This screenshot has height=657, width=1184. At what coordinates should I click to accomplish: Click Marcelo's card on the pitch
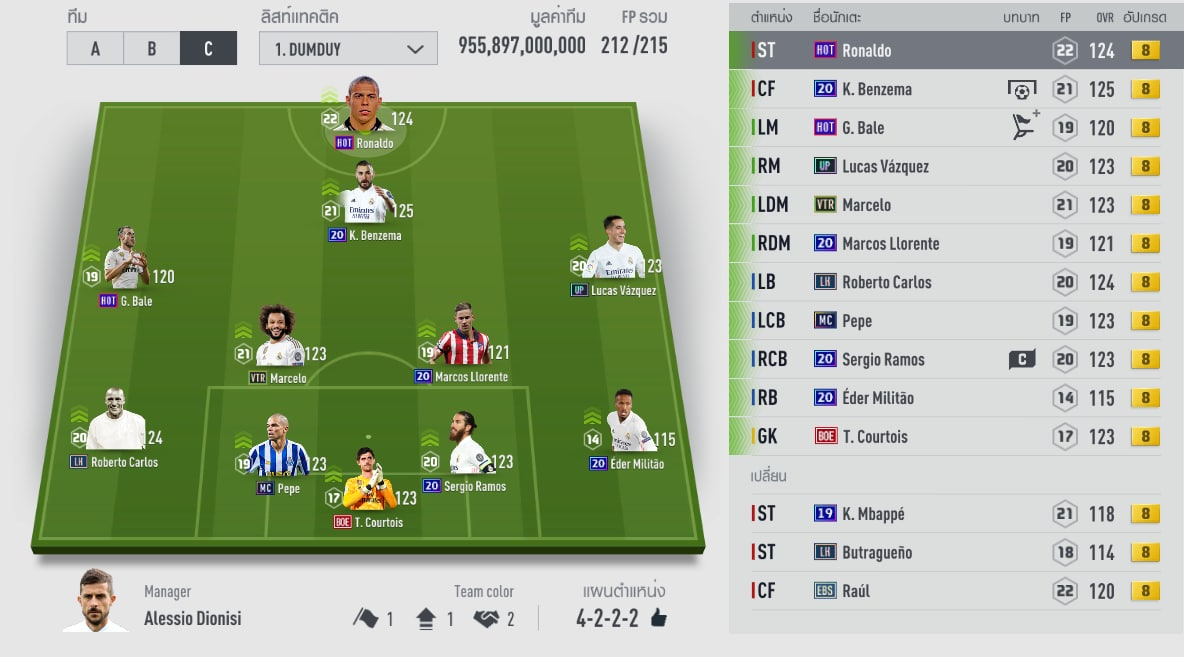click(x=278, y=342)
